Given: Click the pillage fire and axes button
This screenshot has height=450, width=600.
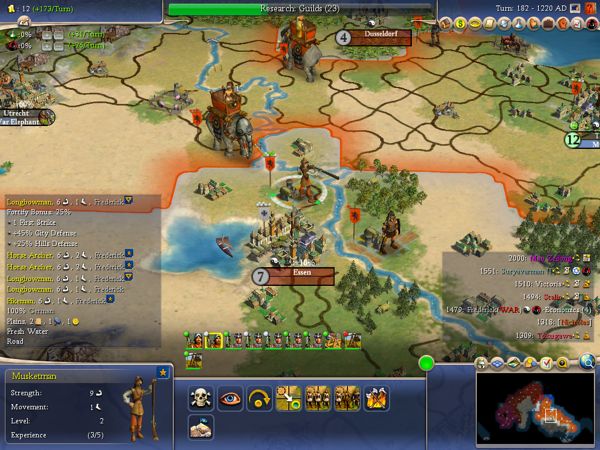Looking at the screenshot, I should 377,398.
